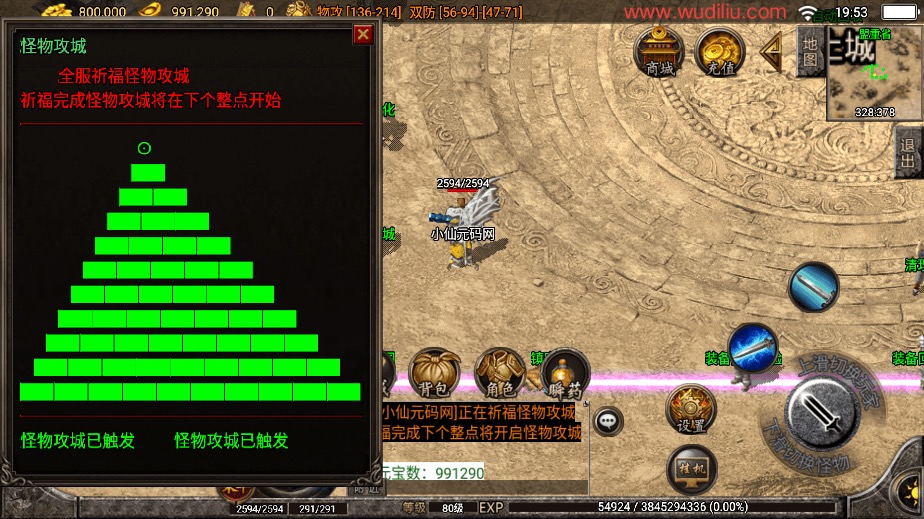This screenshot has height=519, width=924.
Task: Toggle 挂机 auto-battle
Action: pos(691,468)
